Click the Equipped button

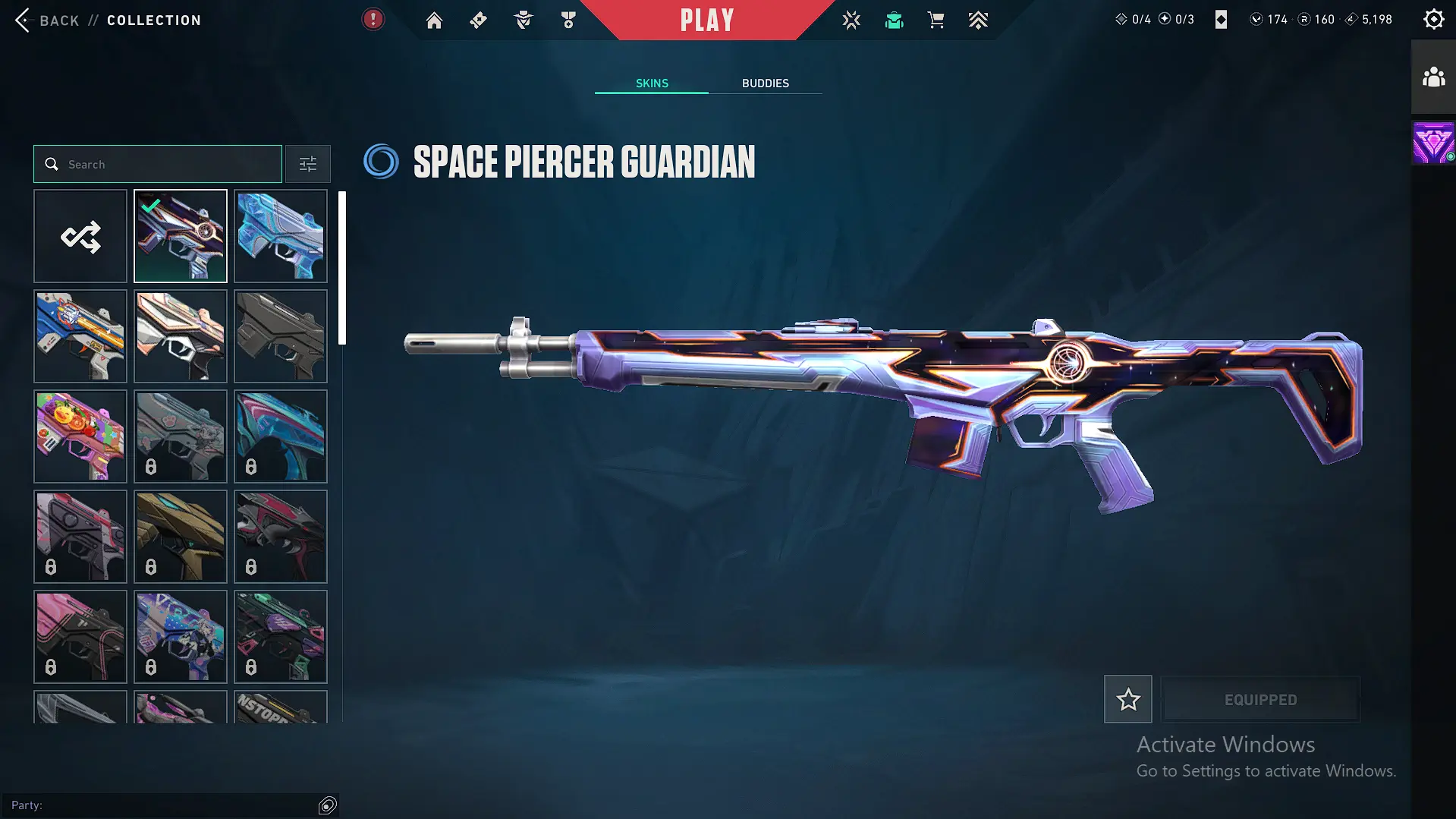[x=1260, y=699]
